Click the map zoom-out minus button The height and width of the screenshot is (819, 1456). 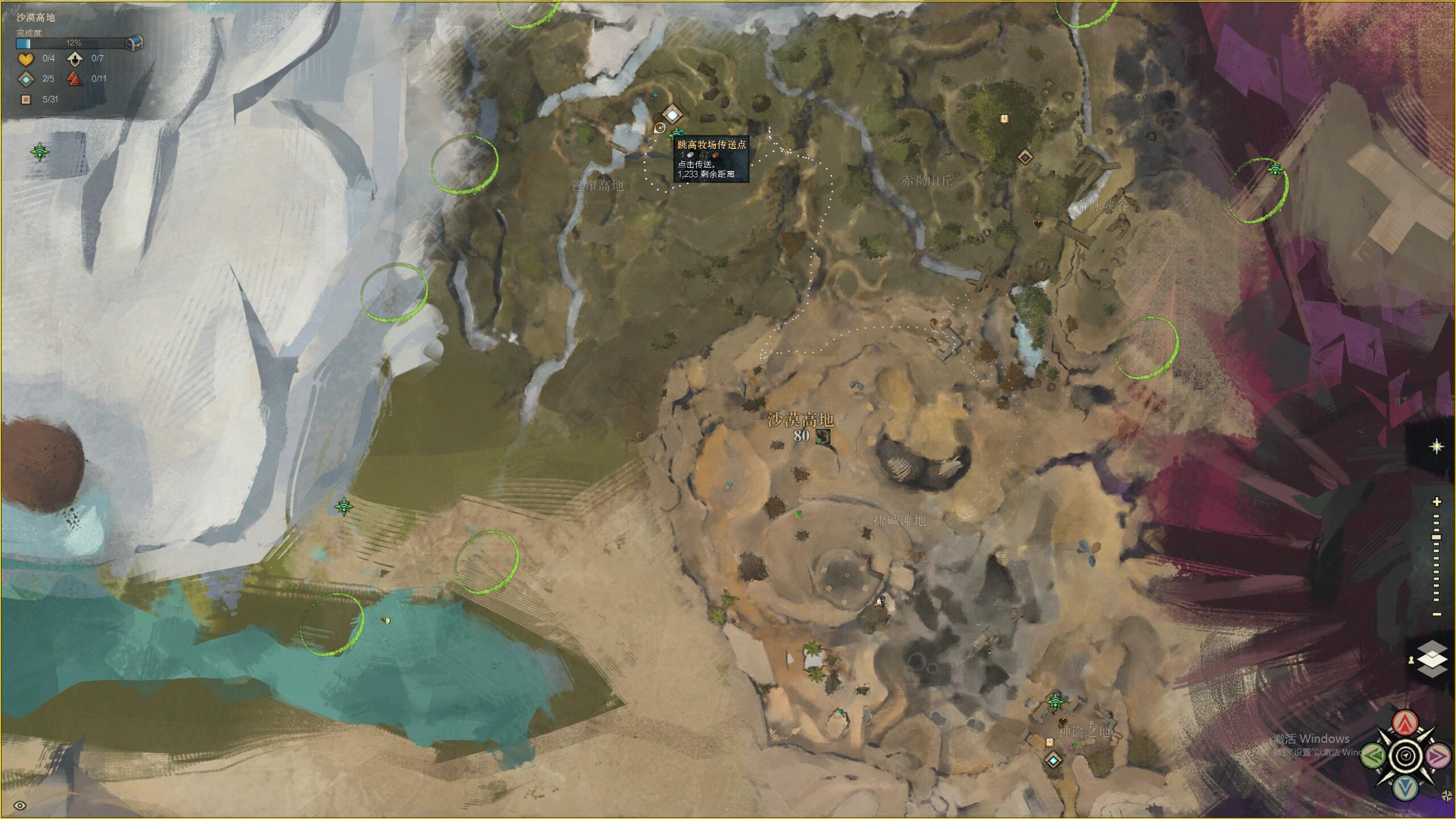[1437, 614]
